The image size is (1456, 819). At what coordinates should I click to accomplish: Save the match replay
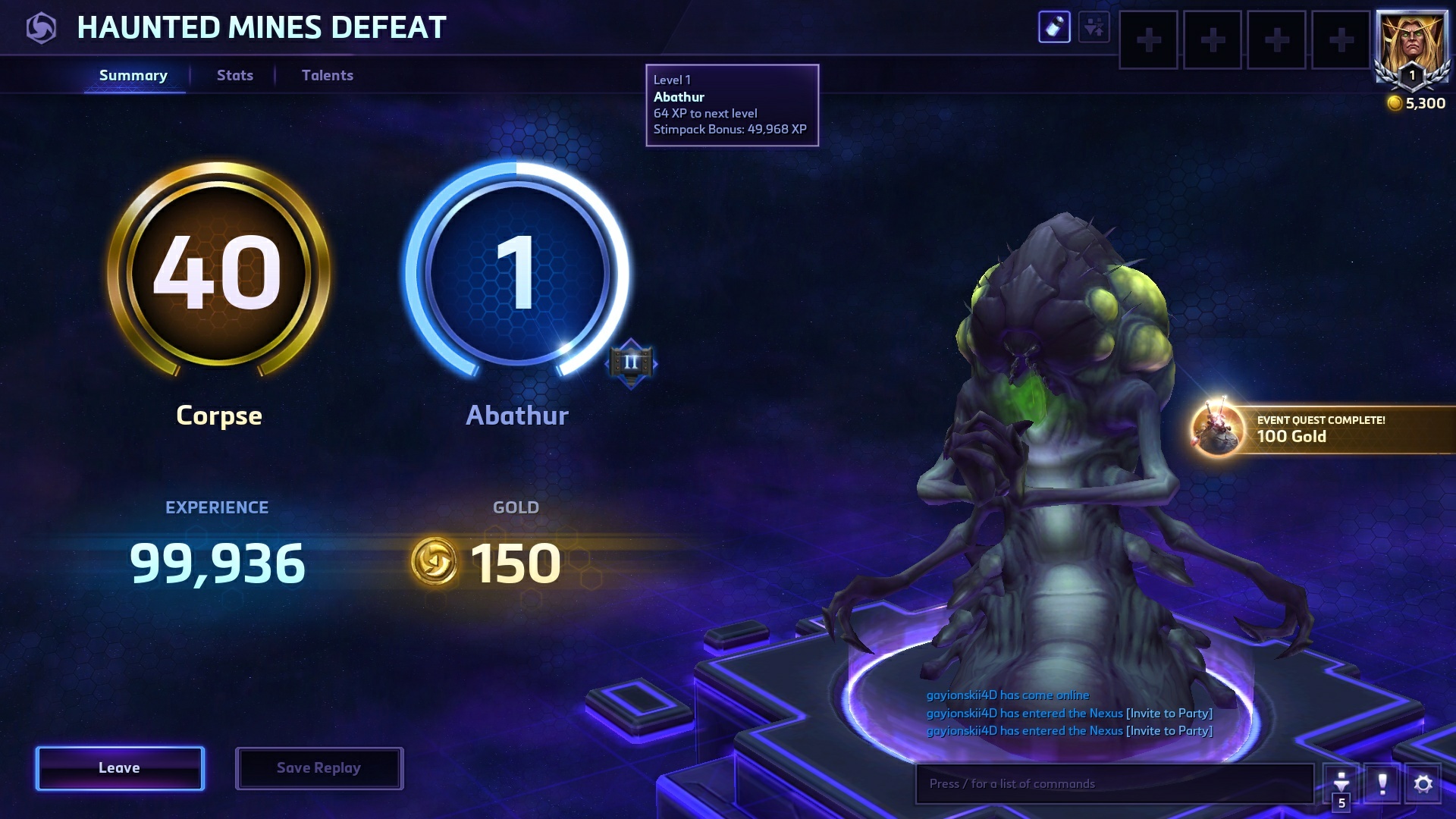(x=318, y=768)
